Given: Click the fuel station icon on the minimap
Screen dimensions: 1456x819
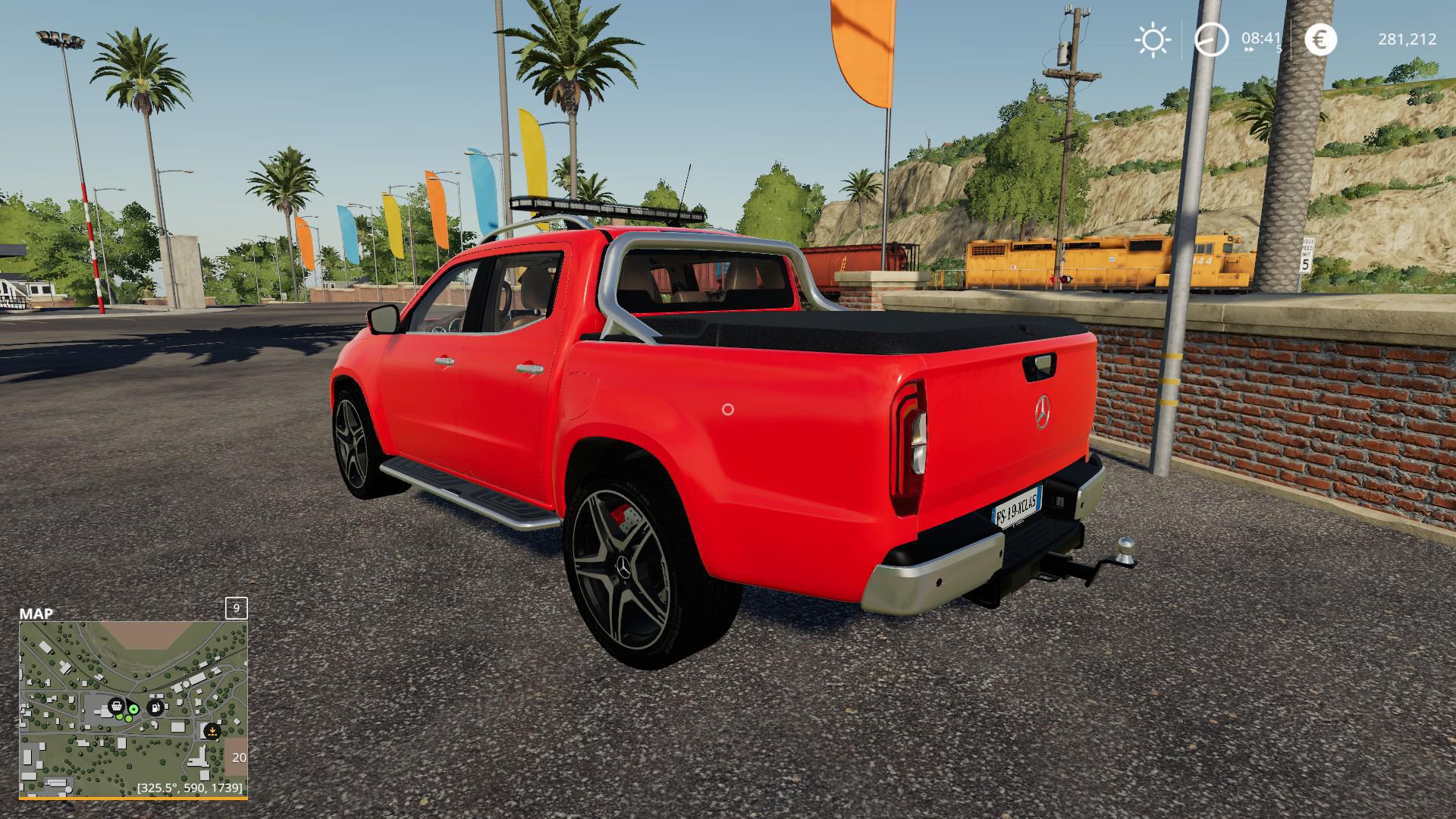Looking at the screenshot, I should [x=155, y=708].
